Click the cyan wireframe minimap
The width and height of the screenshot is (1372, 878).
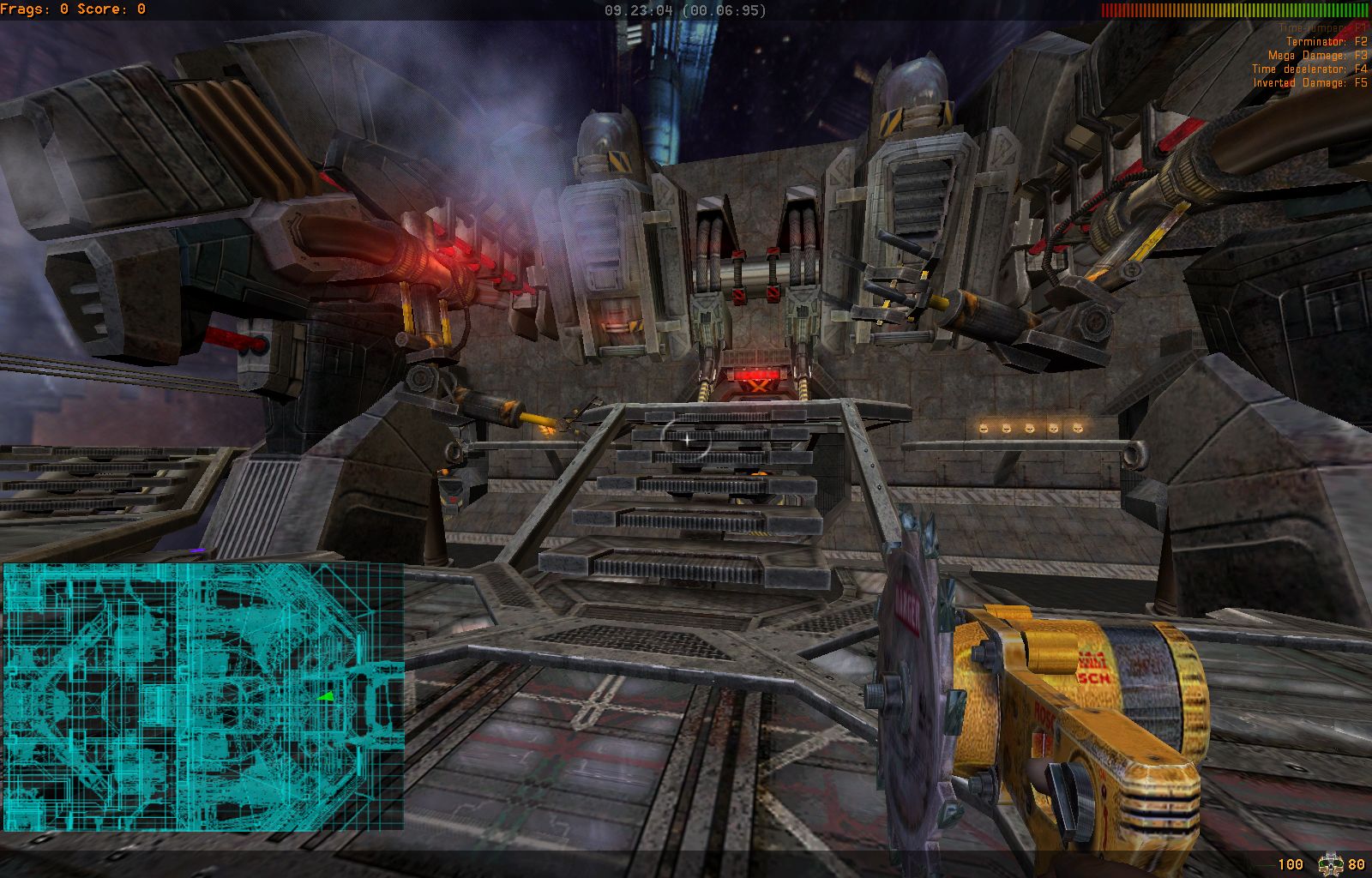click(x=203, y=695)
